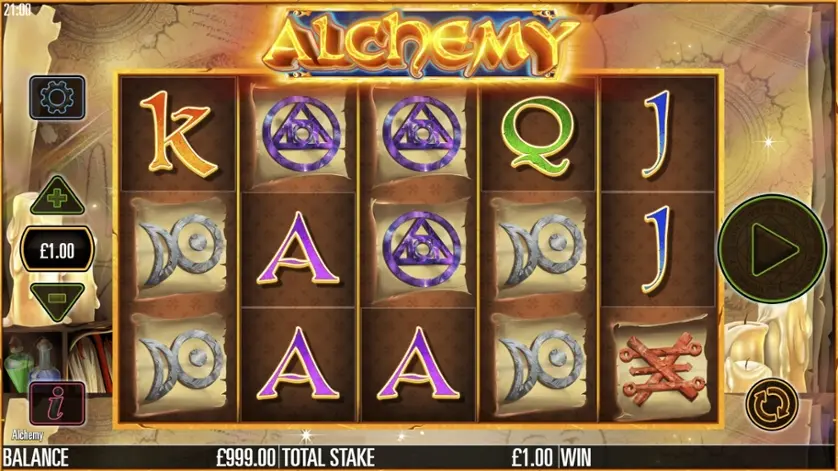Activate the autoplay circular arrows button
Viewport: 838px width, 471px height.
tap(772, 403)
